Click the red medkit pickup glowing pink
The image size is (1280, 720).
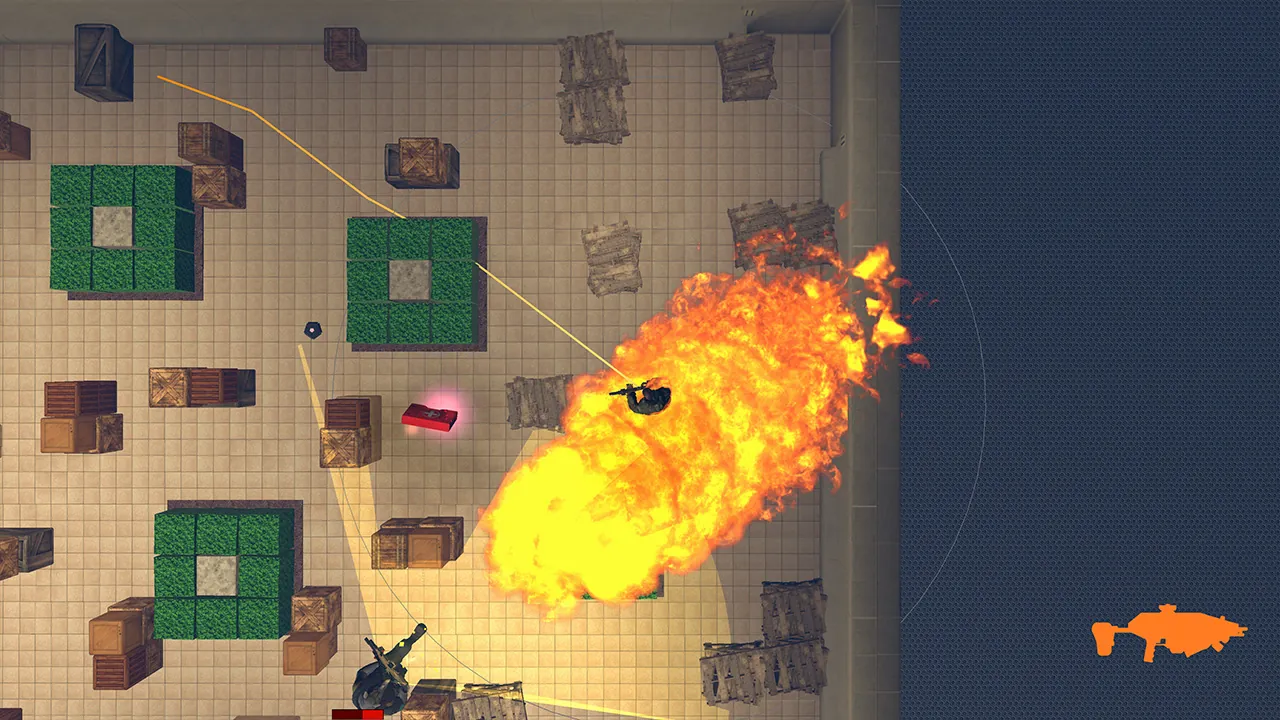[x=432, y=416]
